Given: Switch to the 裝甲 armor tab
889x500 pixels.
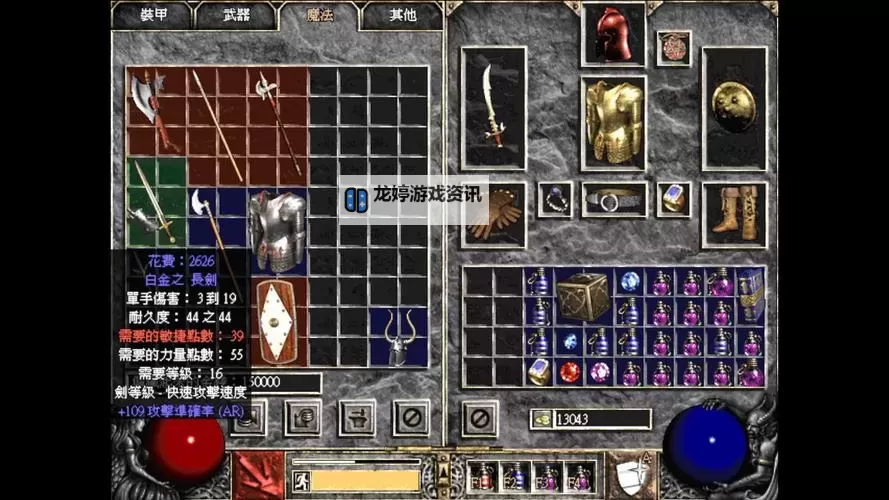Looking at the screenshot, I should click(152, 15).
